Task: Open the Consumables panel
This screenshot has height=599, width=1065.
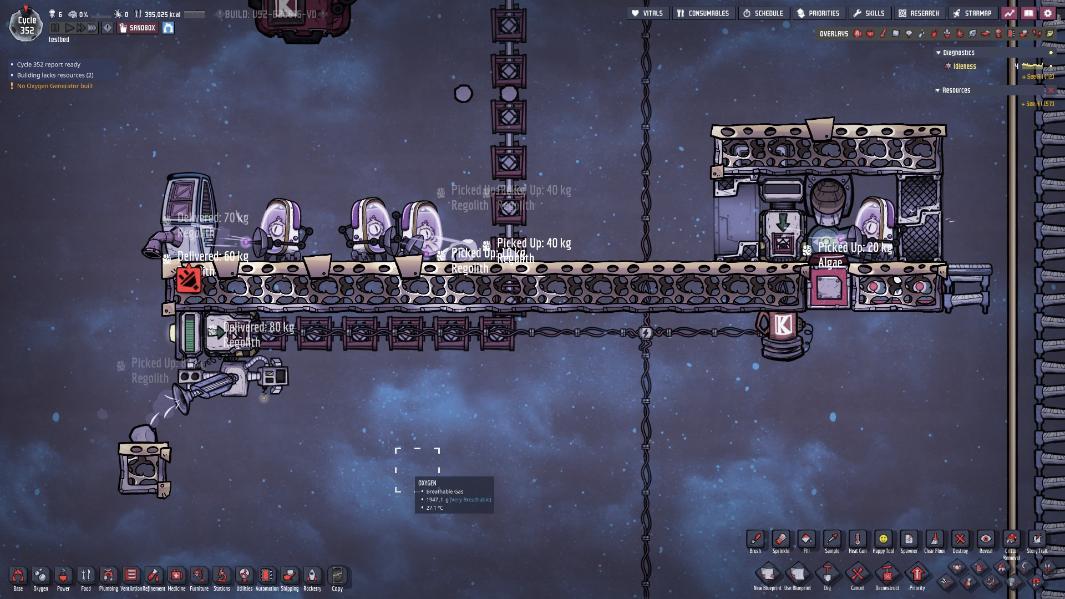Action: (x=702, y=13)
